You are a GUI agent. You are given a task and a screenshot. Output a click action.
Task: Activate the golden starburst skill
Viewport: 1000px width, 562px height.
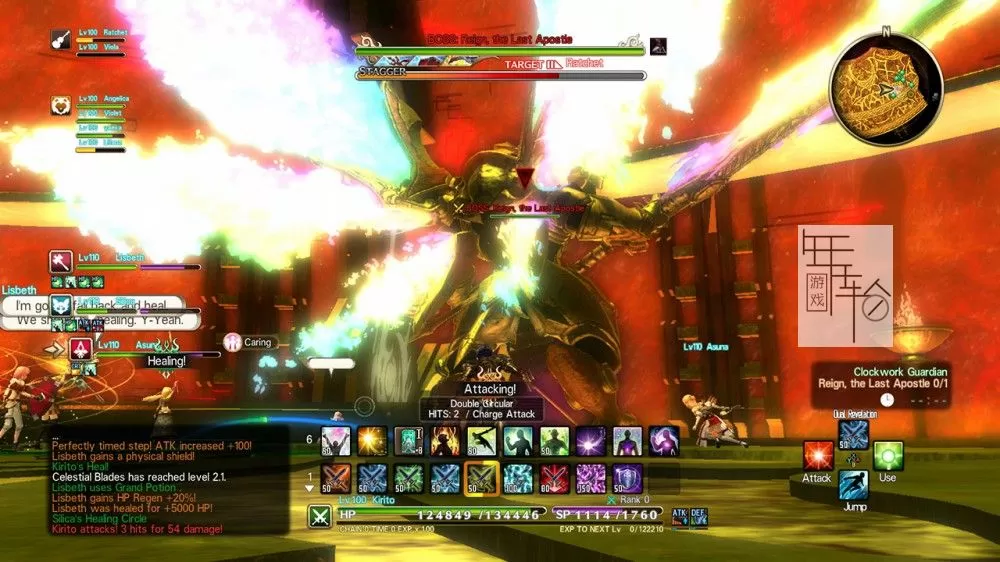pos(372,440)
